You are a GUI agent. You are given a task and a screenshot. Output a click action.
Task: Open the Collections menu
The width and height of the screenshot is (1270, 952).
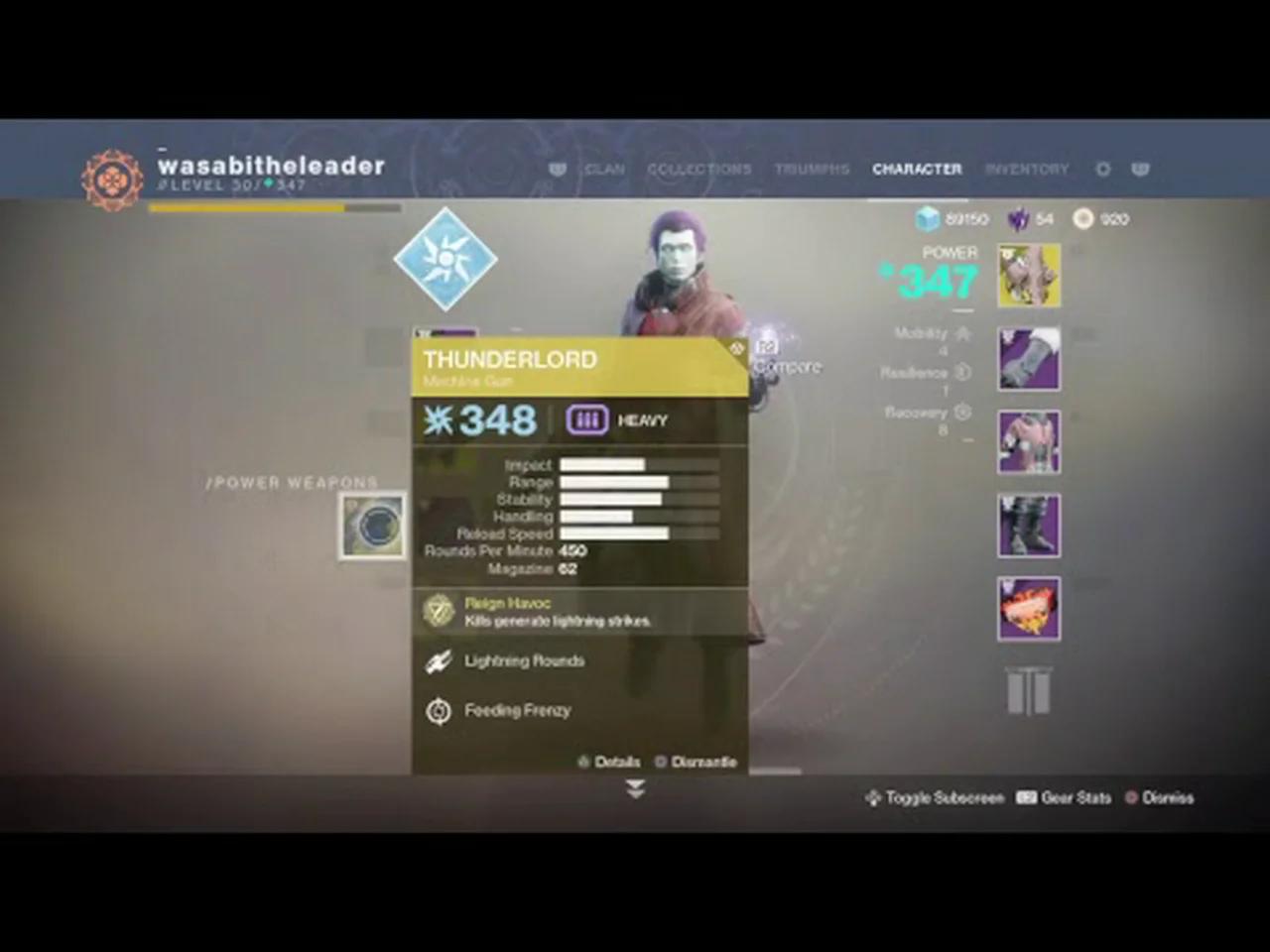699,169
